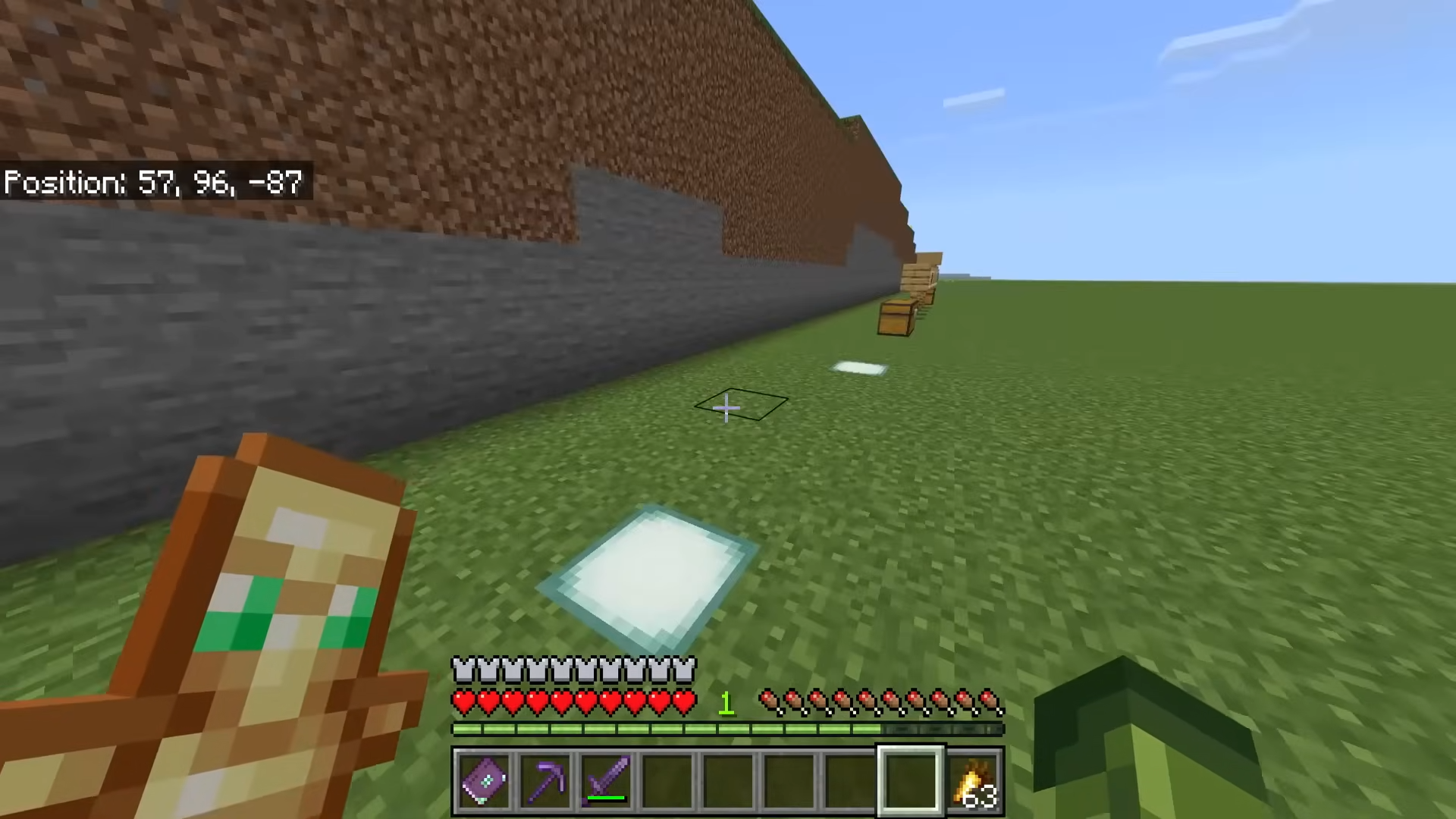Click the sword's green durability bar

pos(607,796)
